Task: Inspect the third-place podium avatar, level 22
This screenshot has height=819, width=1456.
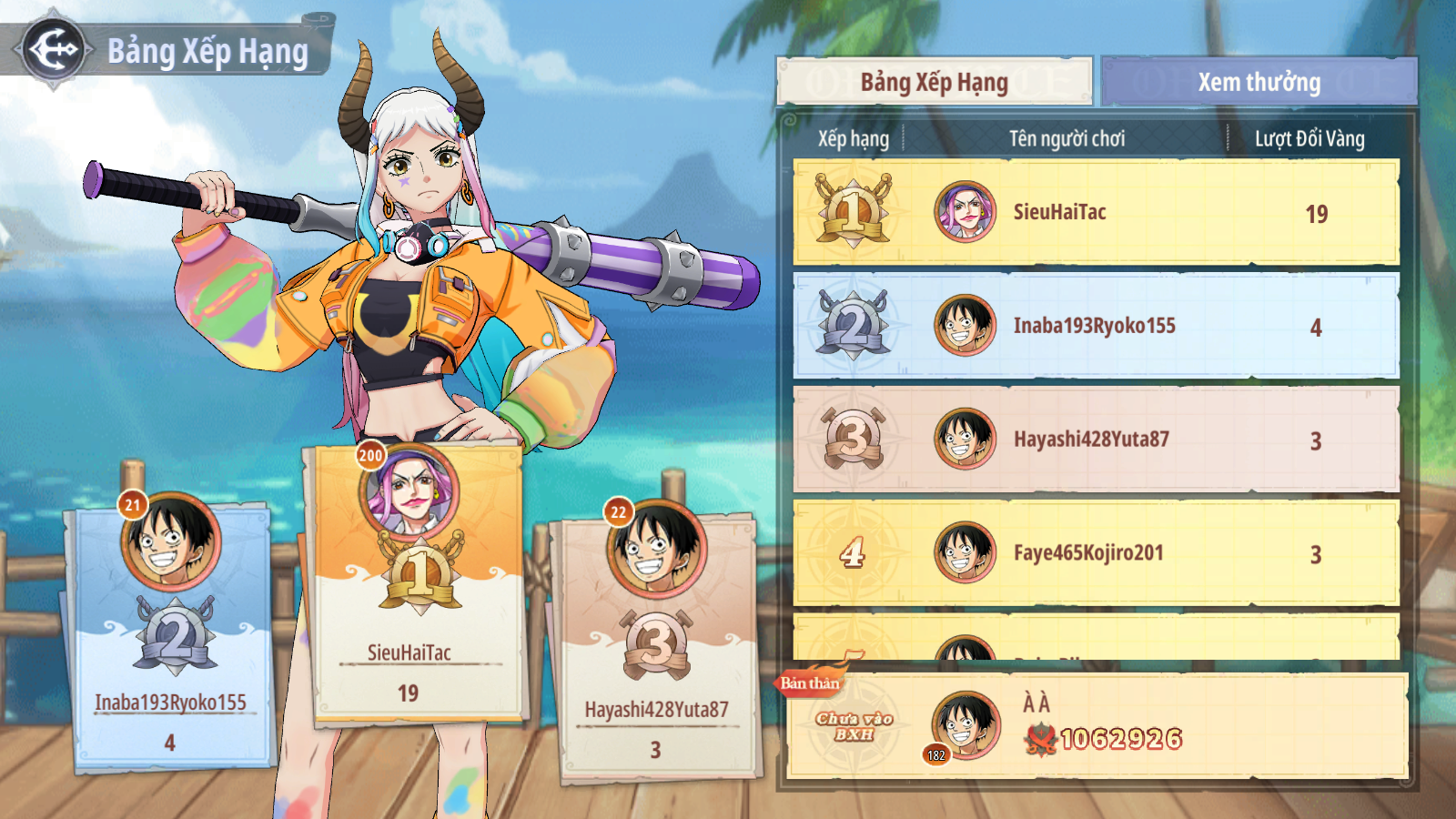Action: [x=657, y=548]
